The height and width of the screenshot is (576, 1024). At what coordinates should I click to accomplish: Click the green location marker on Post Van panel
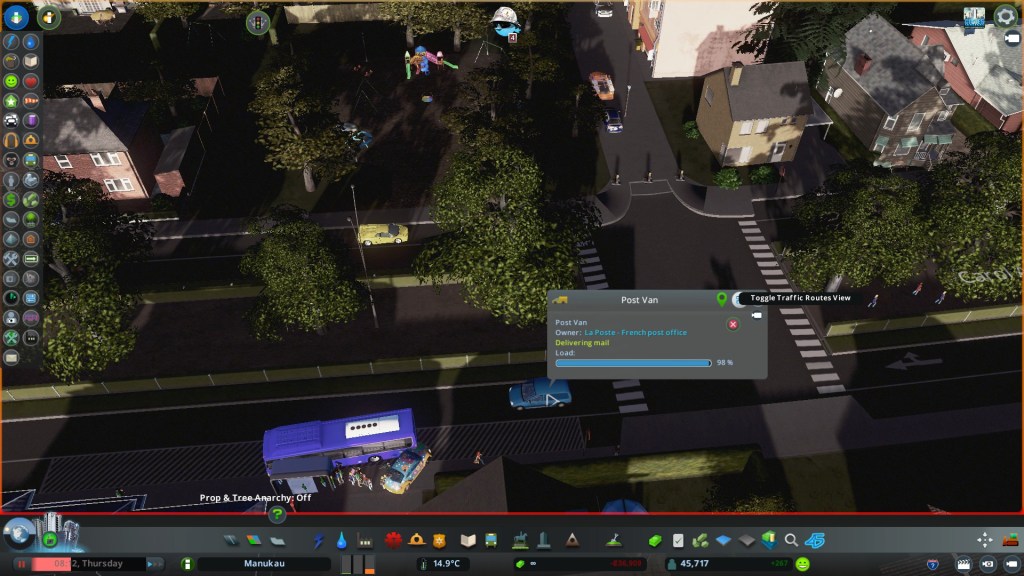(x=721, y=299)
